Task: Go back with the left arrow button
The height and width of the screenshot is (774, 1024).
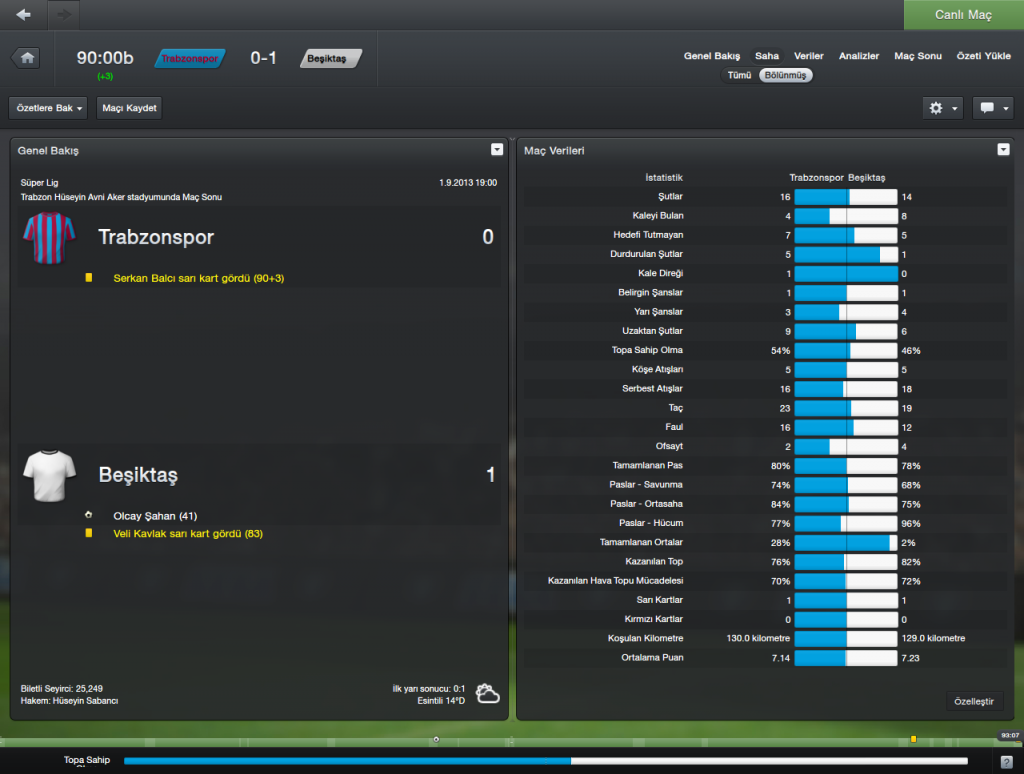Action: click(x=24, y=15)
